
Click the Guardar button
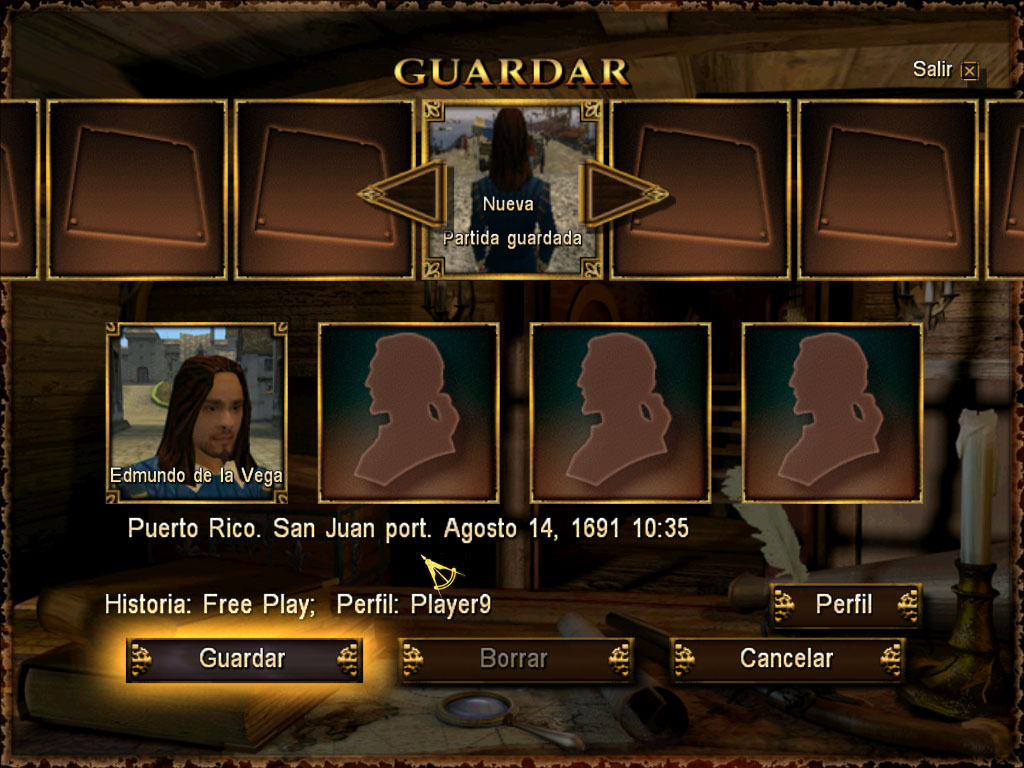[243, 659]
